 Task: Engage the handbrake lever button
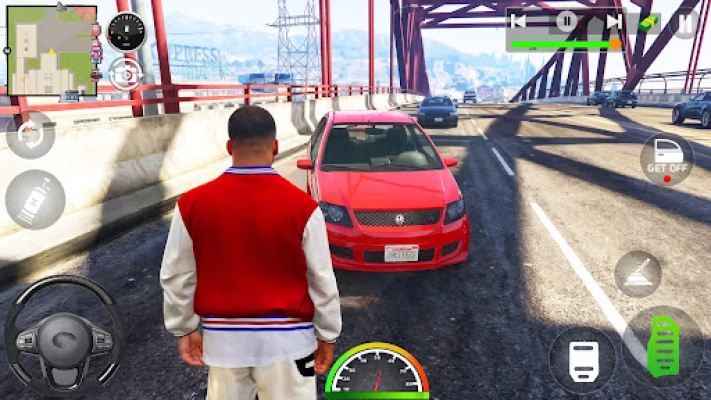pyautogui.click(x=637, y=272)
